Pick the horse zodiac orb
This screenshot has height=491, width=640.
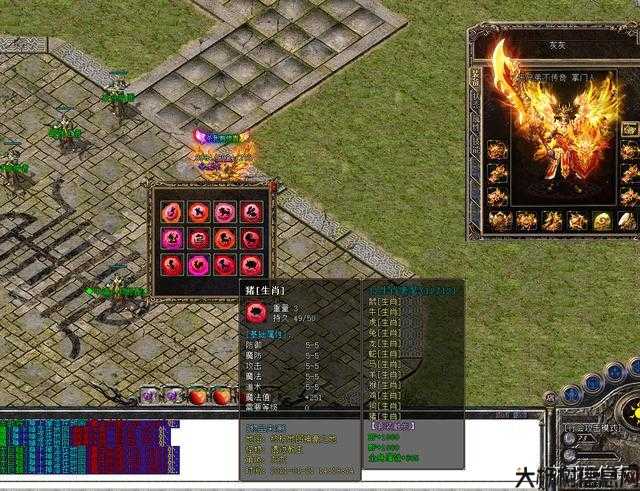click(x=225, y=238)
